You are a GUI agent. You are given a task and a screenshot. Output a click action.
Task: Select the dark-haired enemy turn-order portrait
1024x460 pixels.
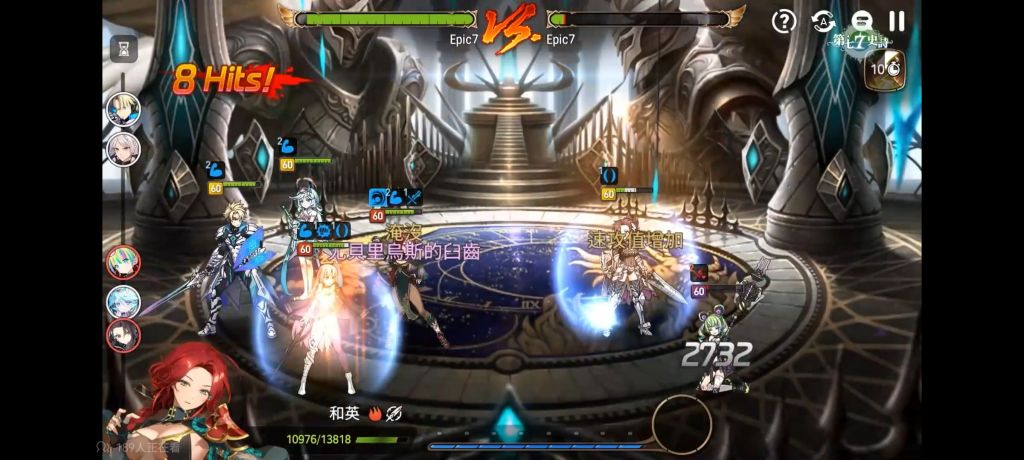[123, 336]
